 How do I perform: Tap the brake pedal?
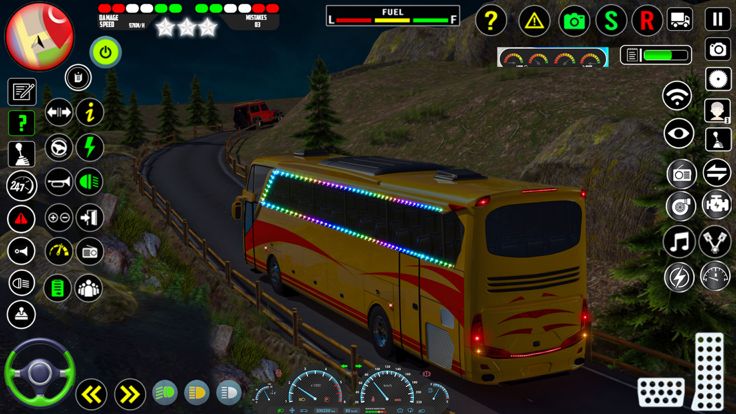point(660,392)
